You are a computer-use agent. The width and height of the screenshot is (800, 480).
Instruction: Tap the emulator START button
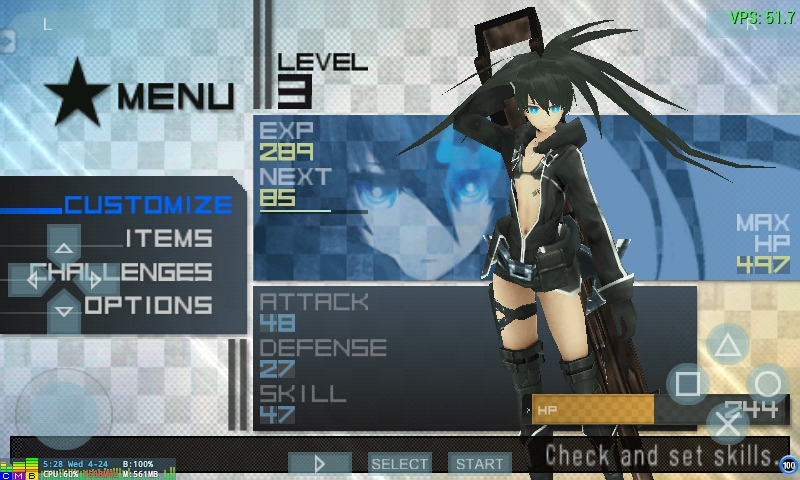(x=479, y=463)
